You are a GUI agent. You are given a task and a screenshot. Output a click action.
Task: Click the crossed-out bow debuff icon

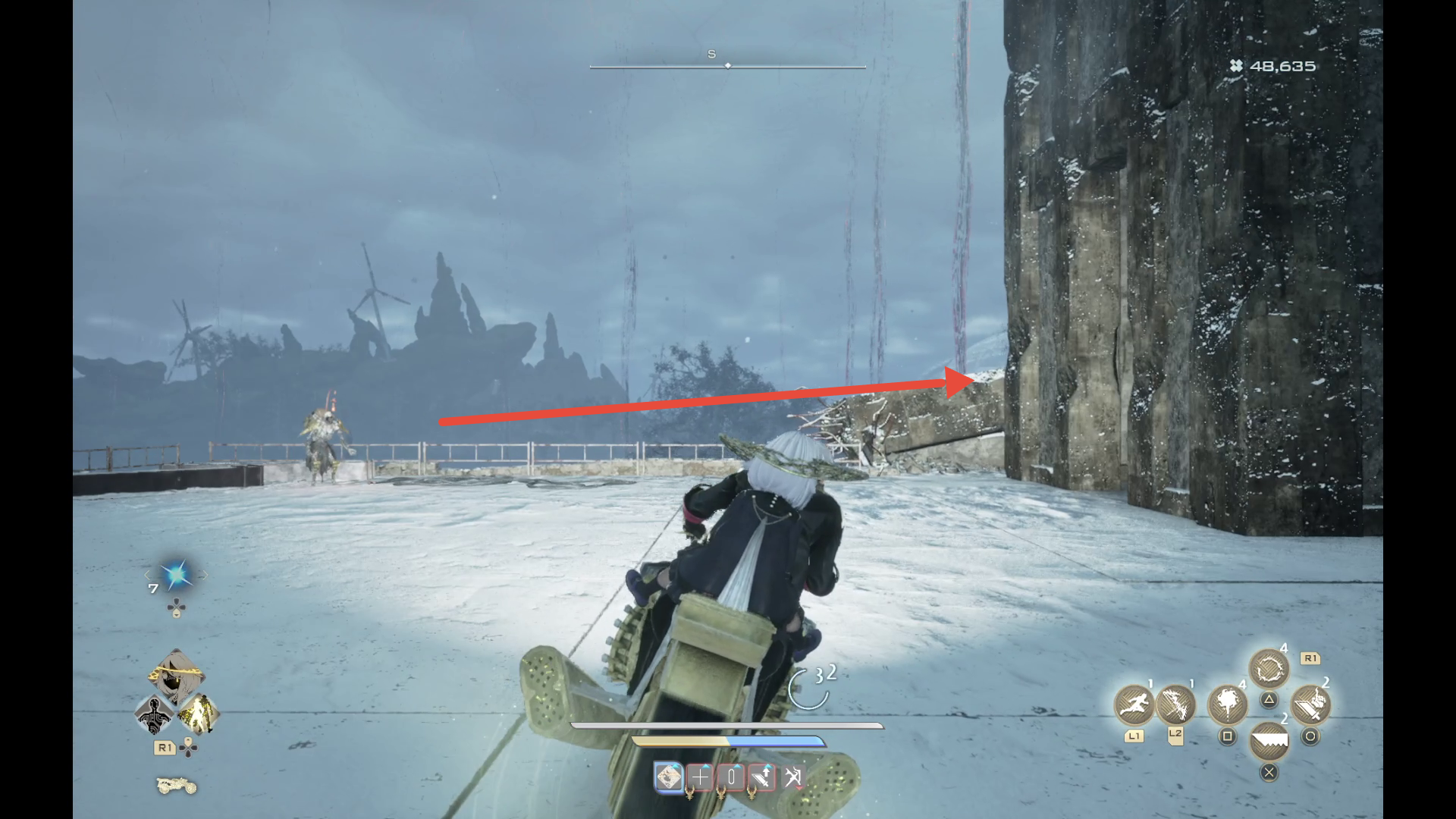(793, 777)
